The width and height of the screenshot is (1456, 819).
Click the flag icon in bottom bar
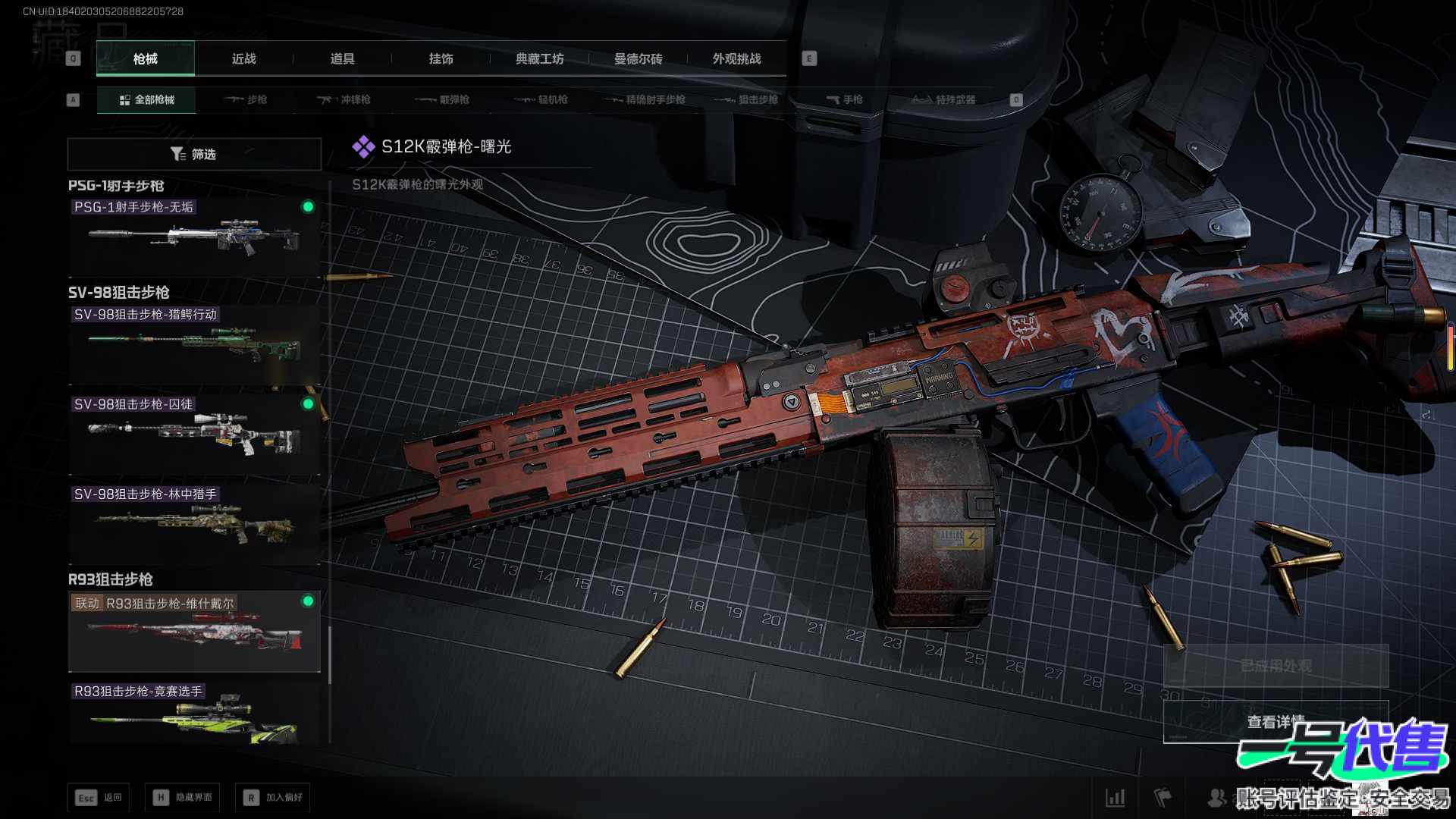[x=1162, y=797]
